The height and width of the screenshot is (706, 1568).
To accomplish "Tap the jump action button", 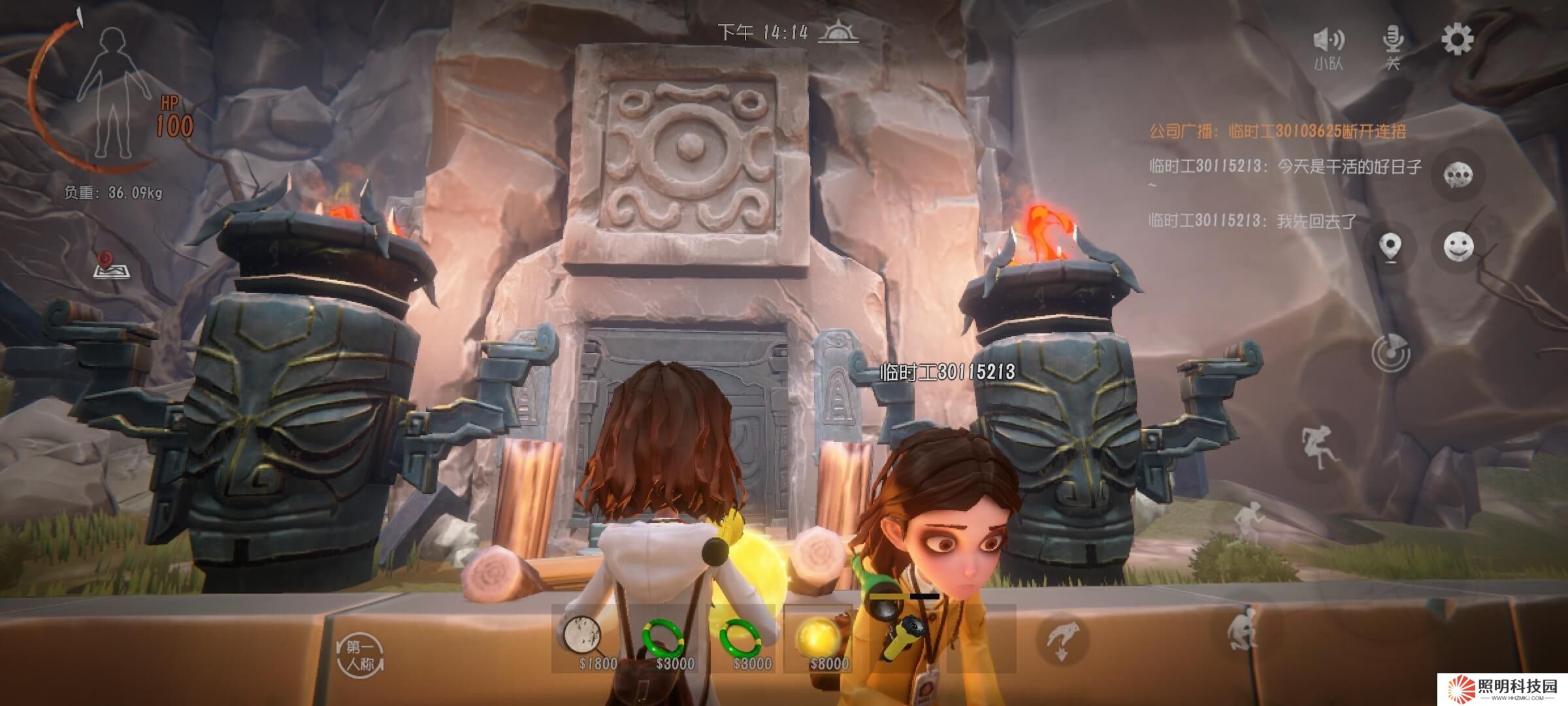I will [x=1317, y=446].
